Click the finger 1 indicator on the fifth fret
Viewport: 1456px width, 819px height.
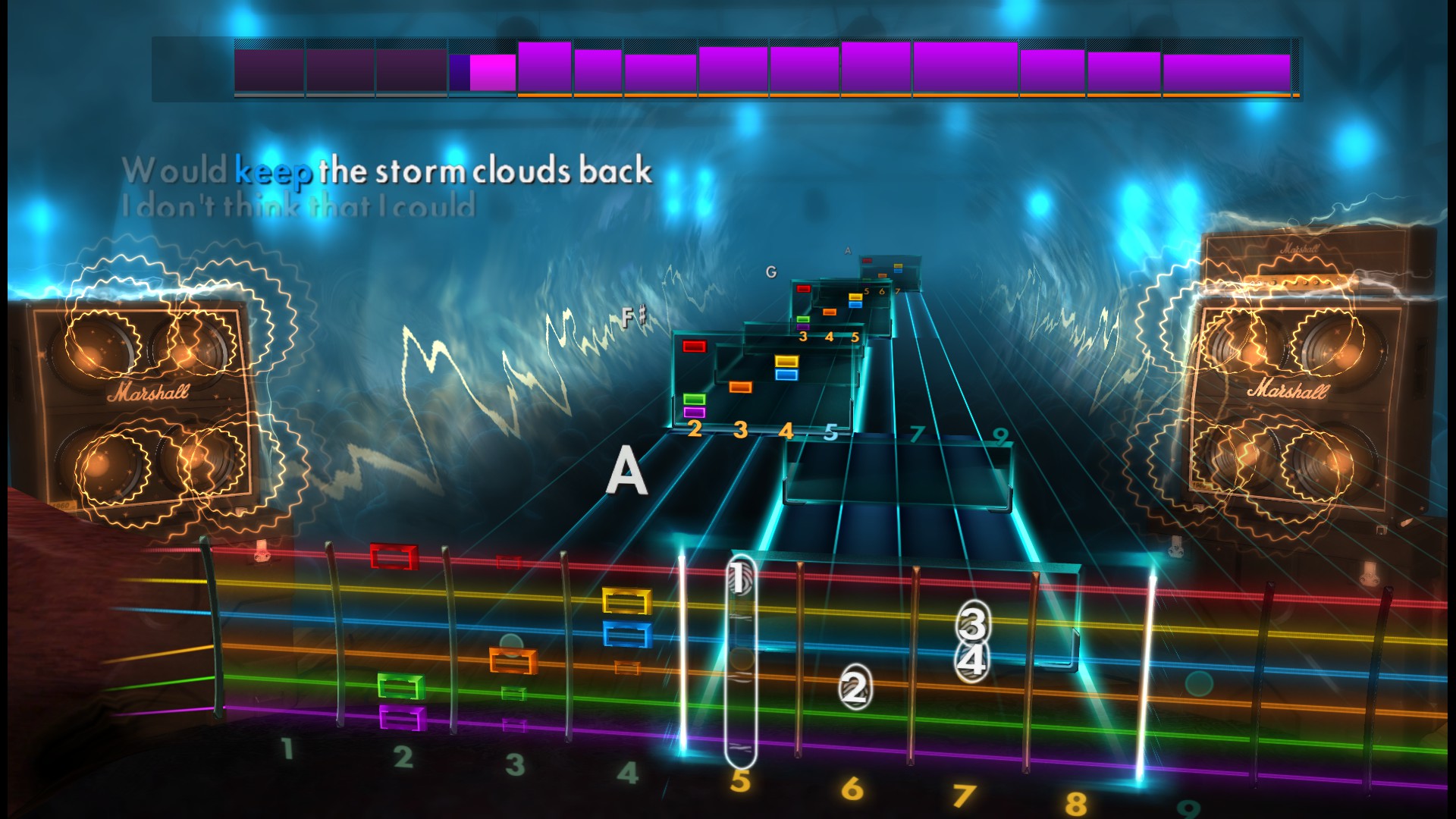point(738,579)
